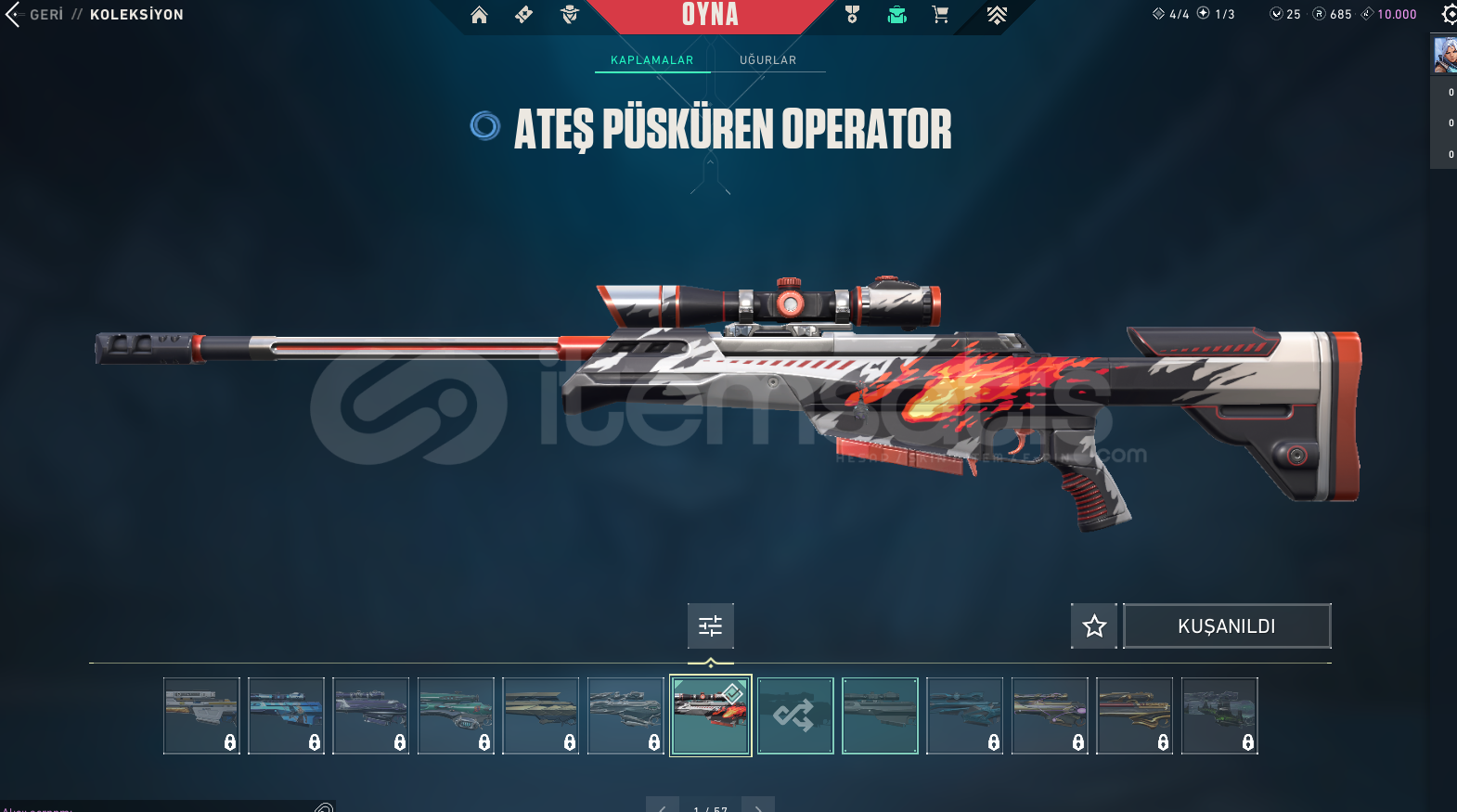Open the store shopping cart icon
Image resolution: width=1457 pixels, height=812 pixels.
[x=940, y=15]
